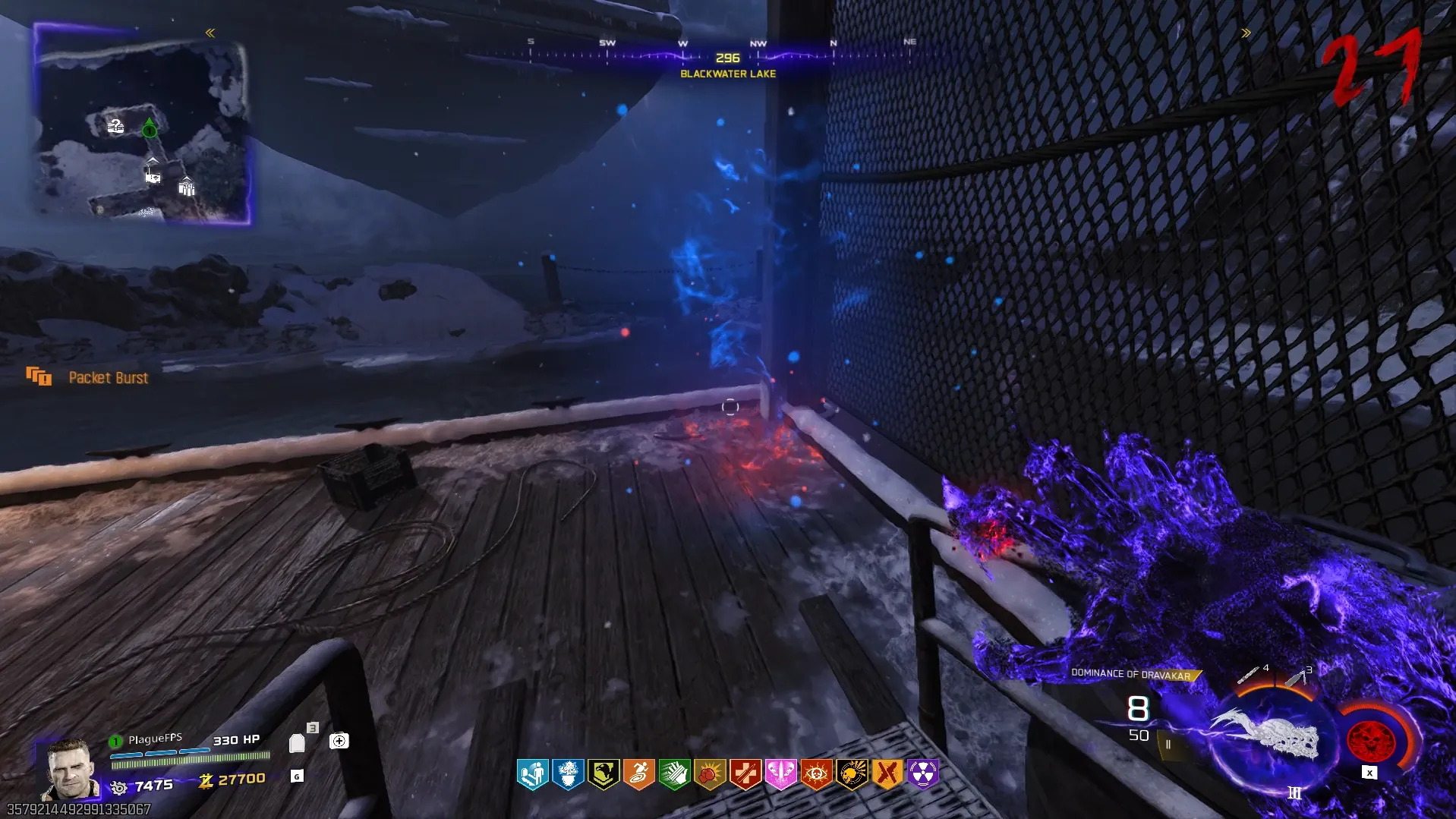
Task: Select the green fast hands perk icon
Action: [x=675, y=774]
